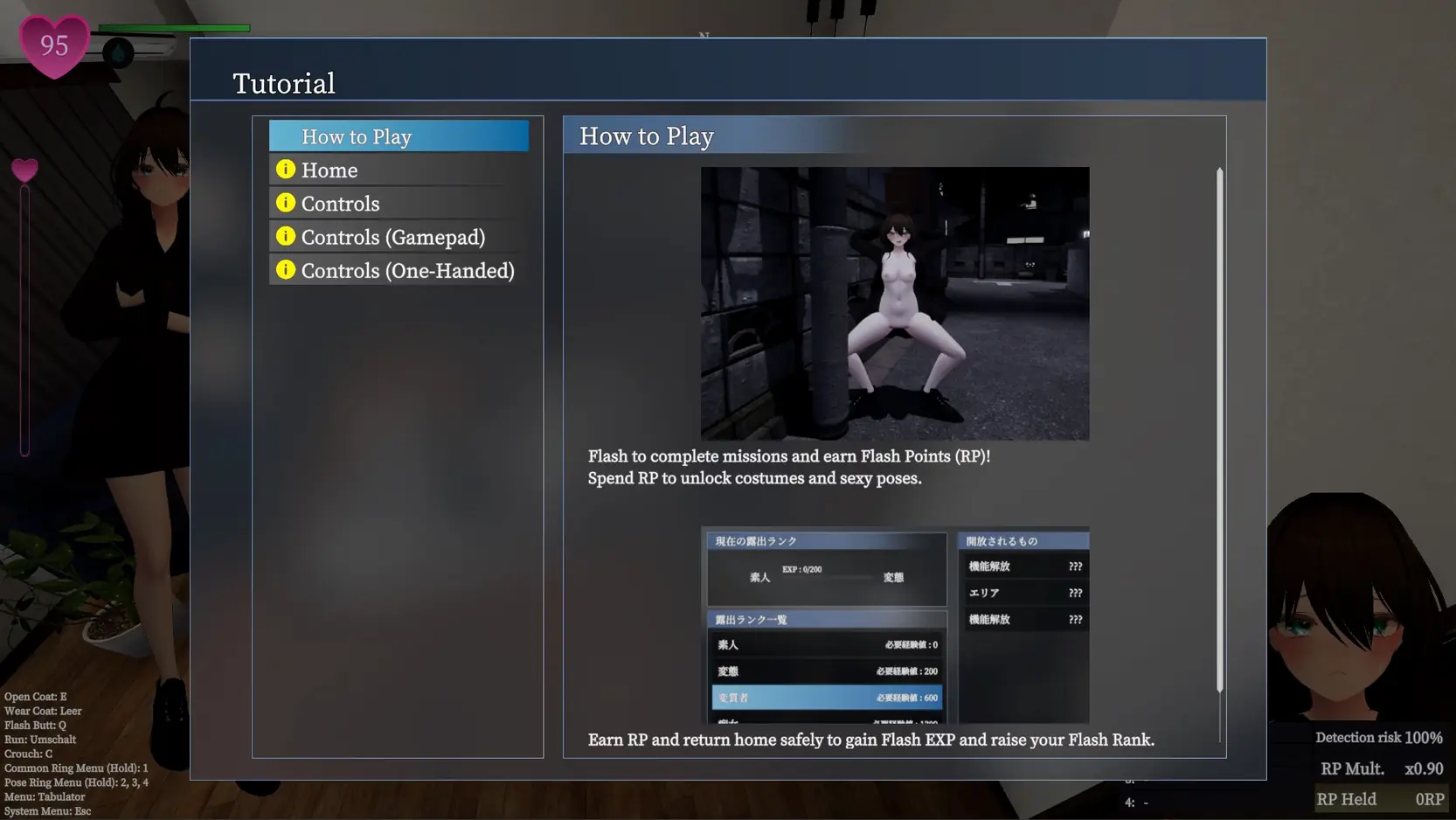Choose the Controls tutorial topic
1456x820 pixels.
399,204
